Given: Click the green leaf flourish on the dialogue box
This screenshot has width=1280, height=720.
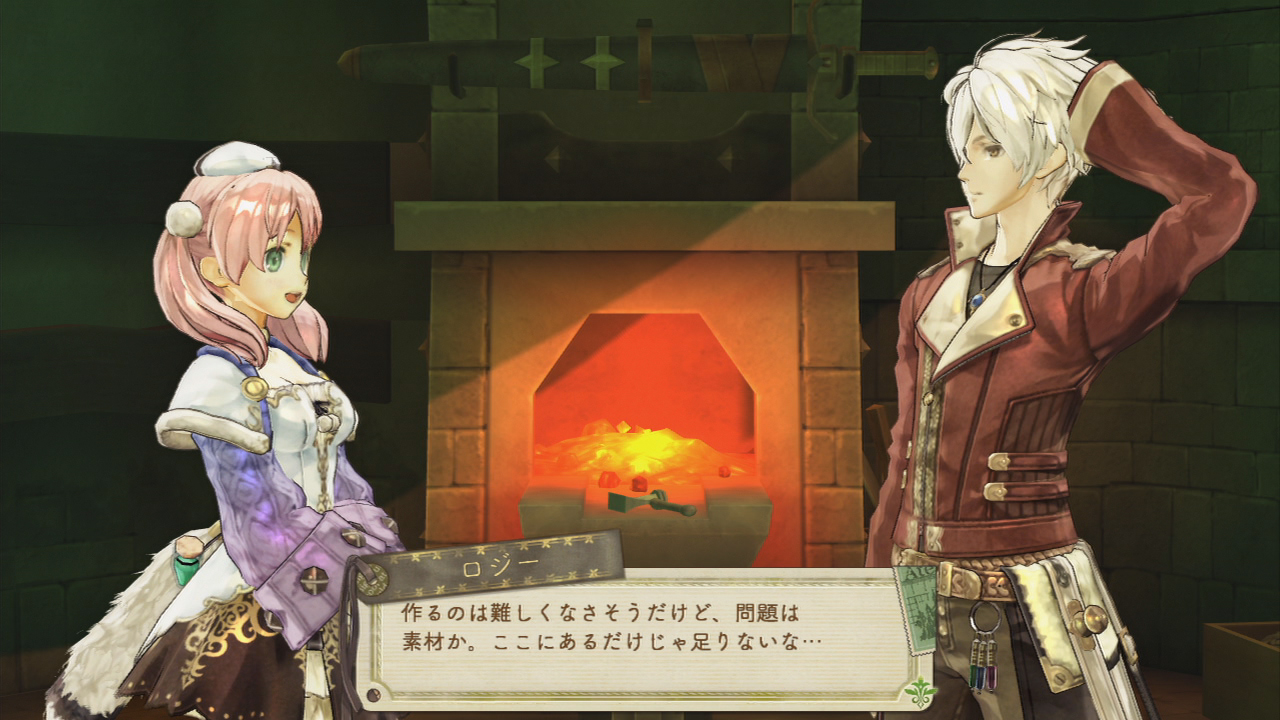Looking at the screenshot, I should pos(920,690).
